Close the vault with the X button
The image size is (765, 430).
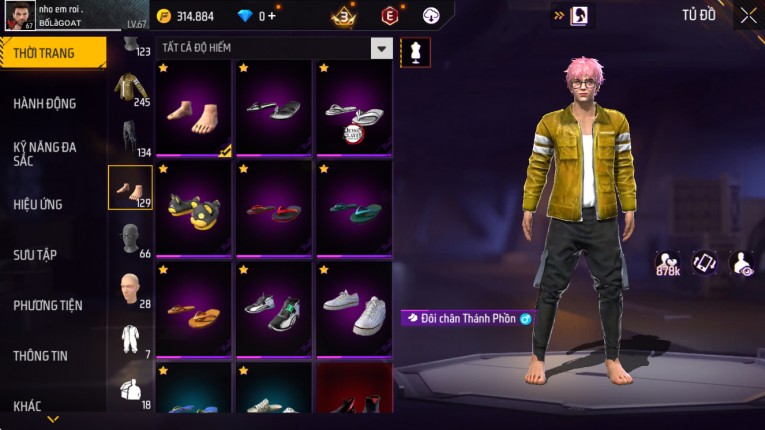[x=748, y=15]
